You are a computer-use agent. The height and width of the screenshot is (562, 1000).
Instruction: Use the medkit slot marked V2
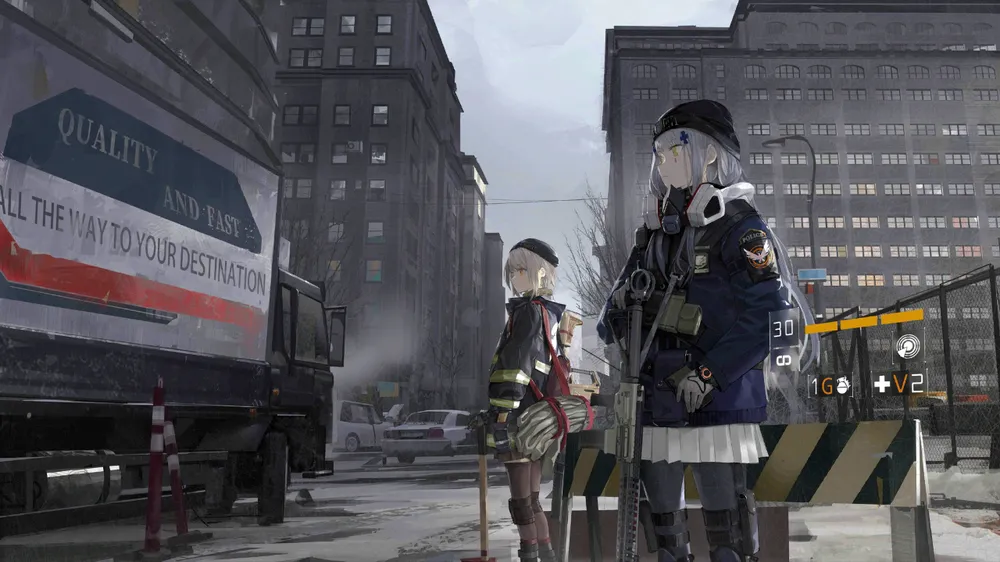tap(899, 383)
